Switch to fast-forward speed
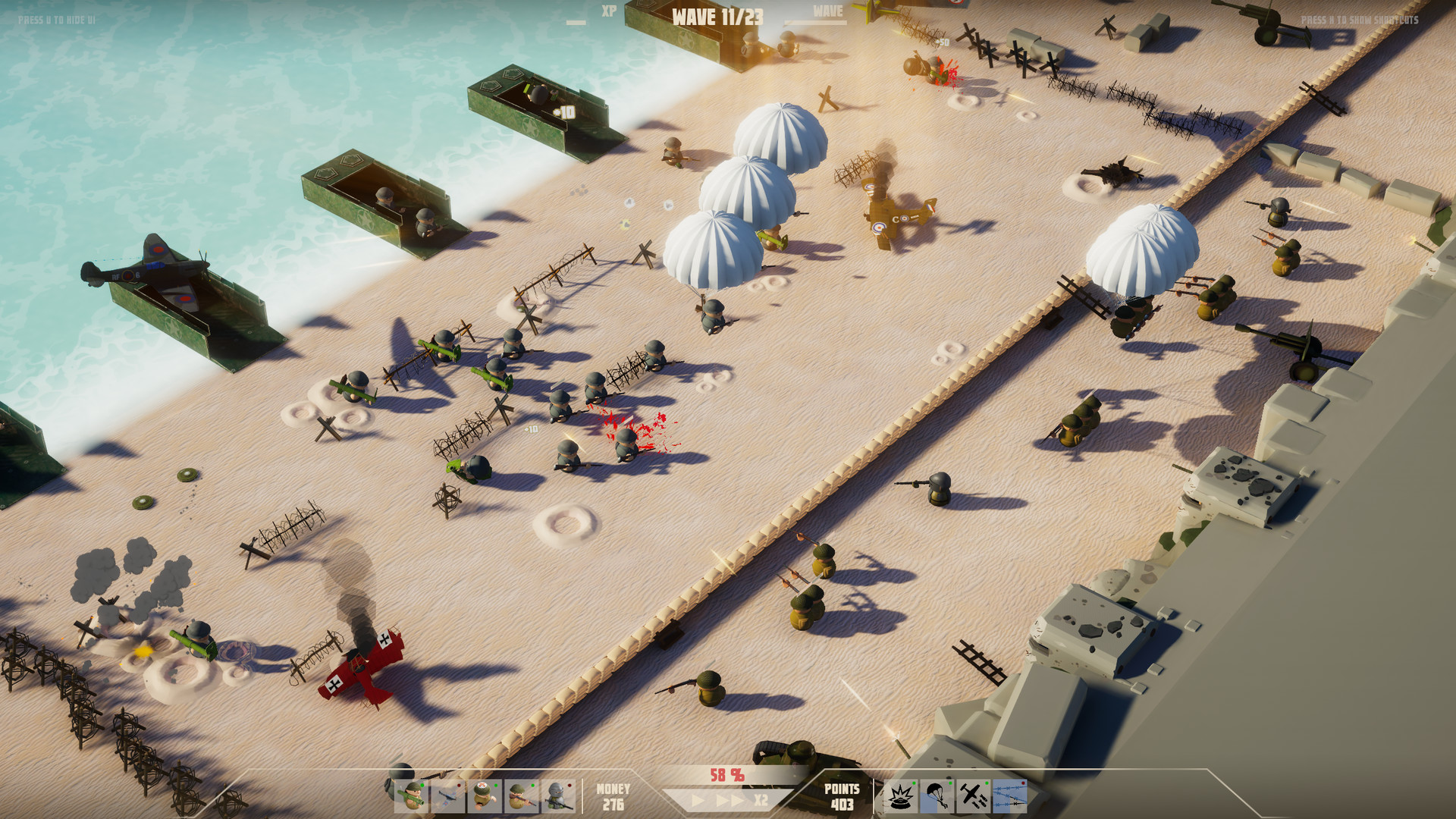 point(730,800)
